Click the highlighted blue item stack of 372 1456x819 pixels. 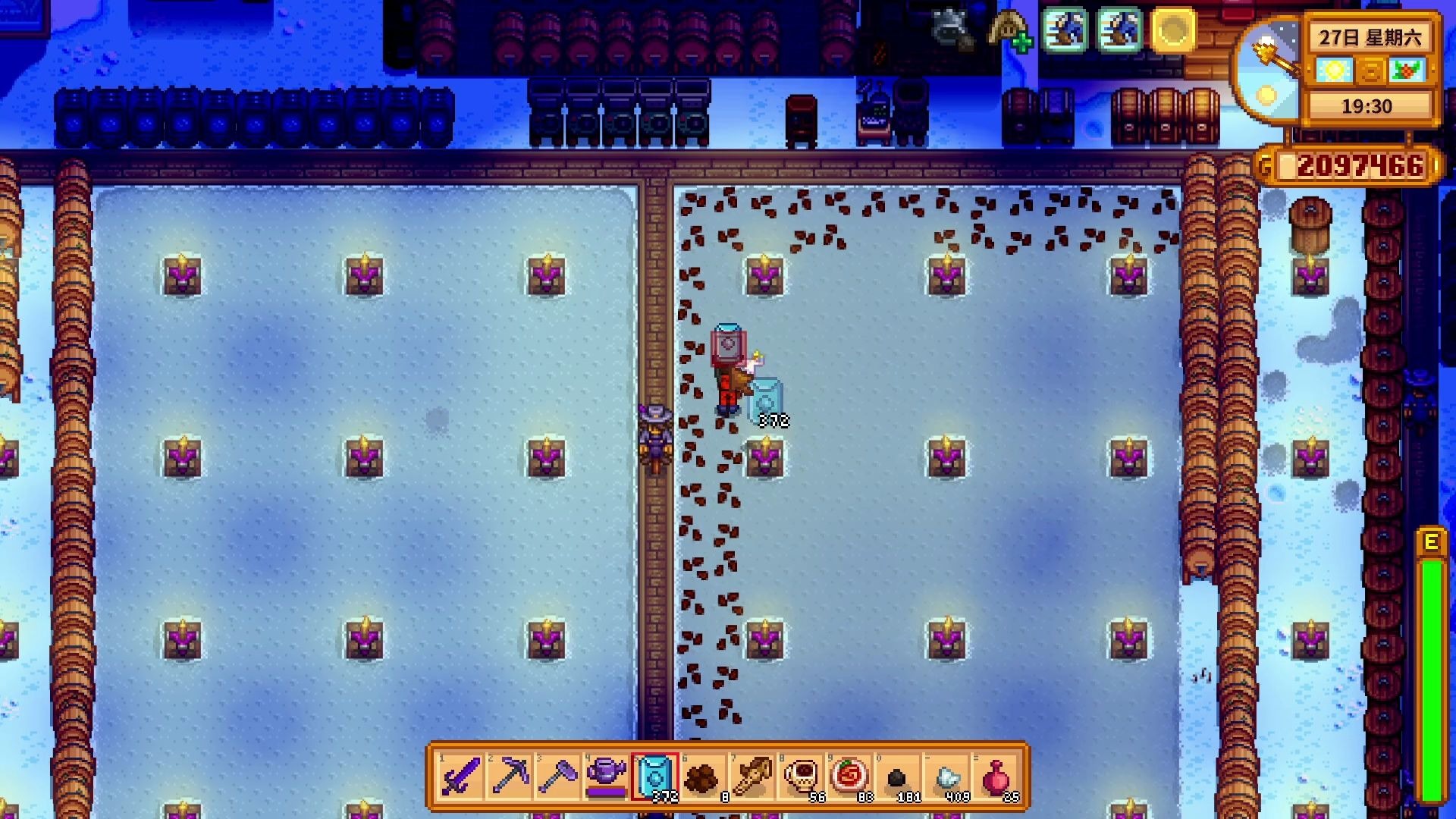655,777
